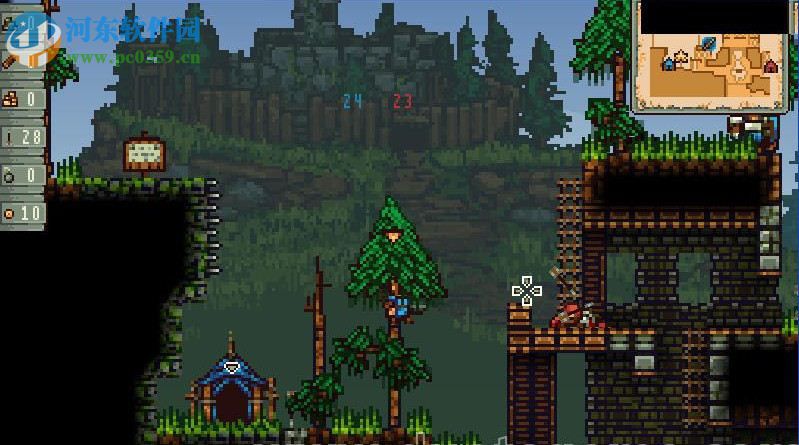799x445 pixels.
Task: Select the bomb slot in the side panel
Action: 23,175
